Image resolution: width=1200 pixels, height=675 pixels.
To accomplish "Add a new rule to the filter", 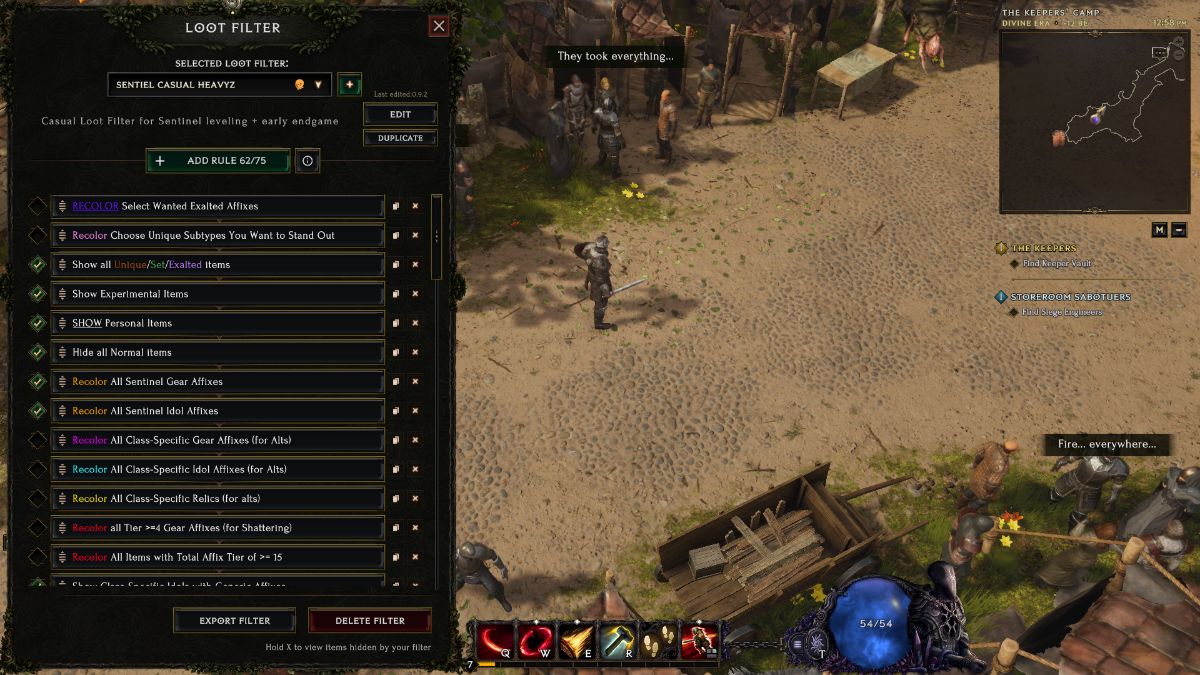I will [218, 161].
